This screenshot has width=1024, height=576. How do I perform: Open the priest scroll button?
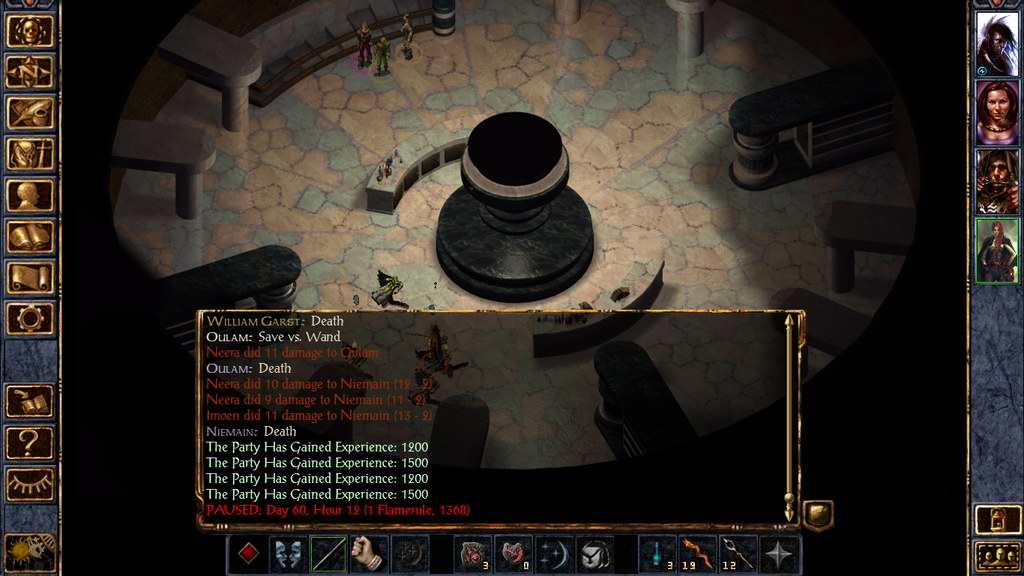point(30,278)
